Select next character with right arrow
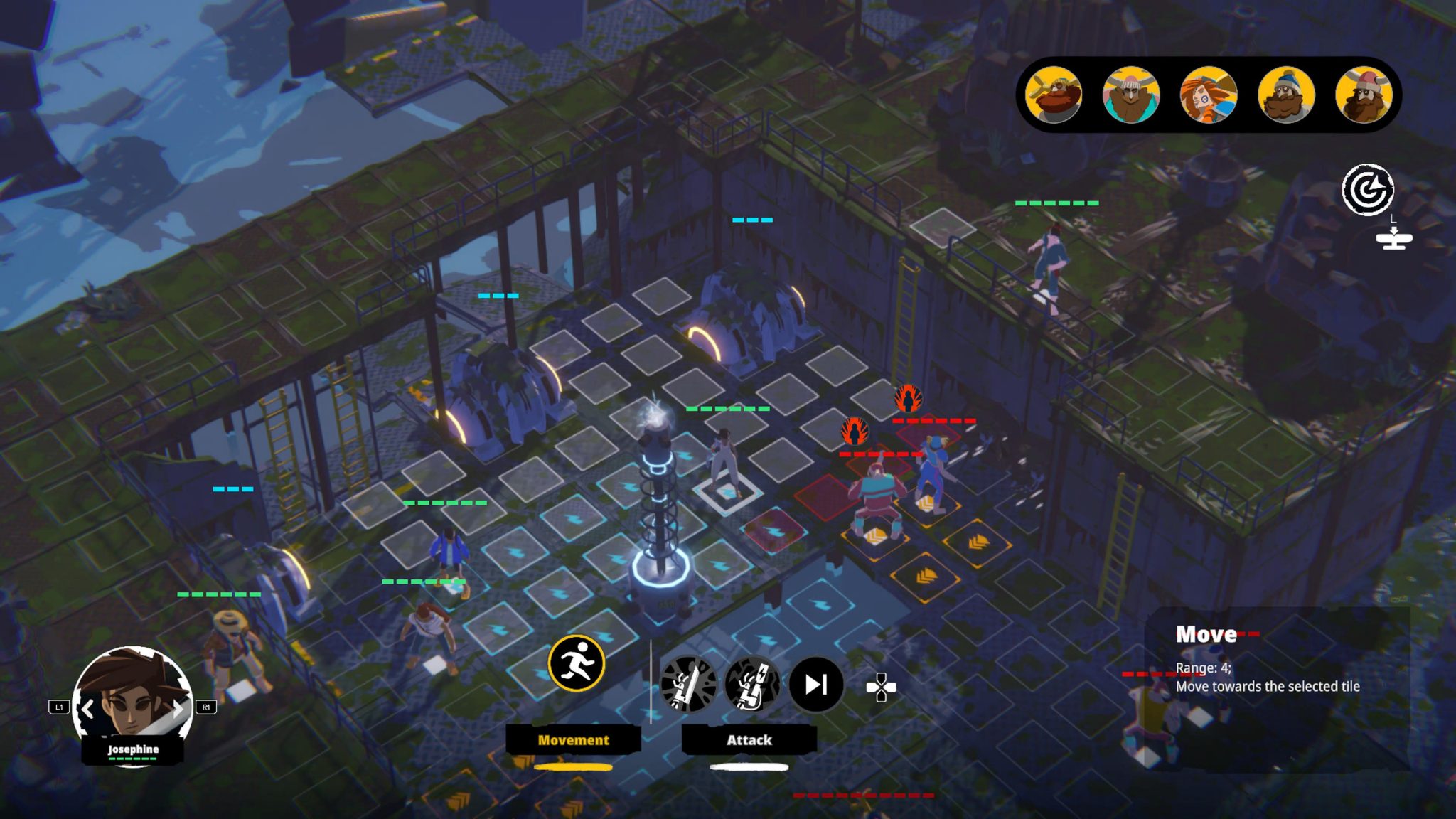 (x=178, y=708)
